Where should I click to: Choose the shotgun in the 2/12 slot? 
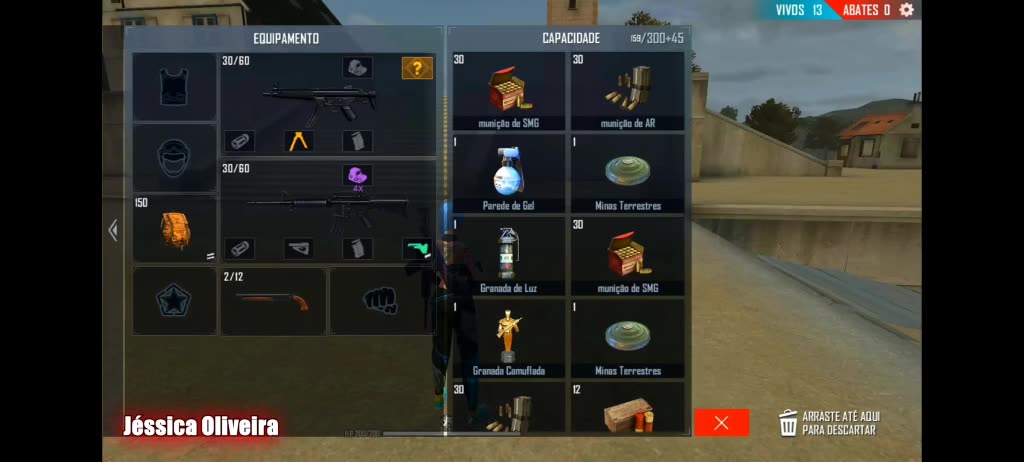pos(272,301)
